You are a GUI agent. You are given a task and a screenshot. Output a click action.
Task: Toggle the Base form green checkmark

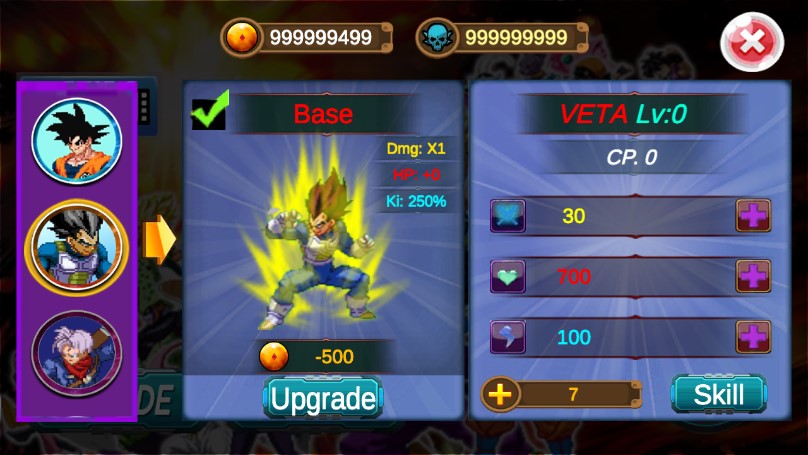pos(210,111)
